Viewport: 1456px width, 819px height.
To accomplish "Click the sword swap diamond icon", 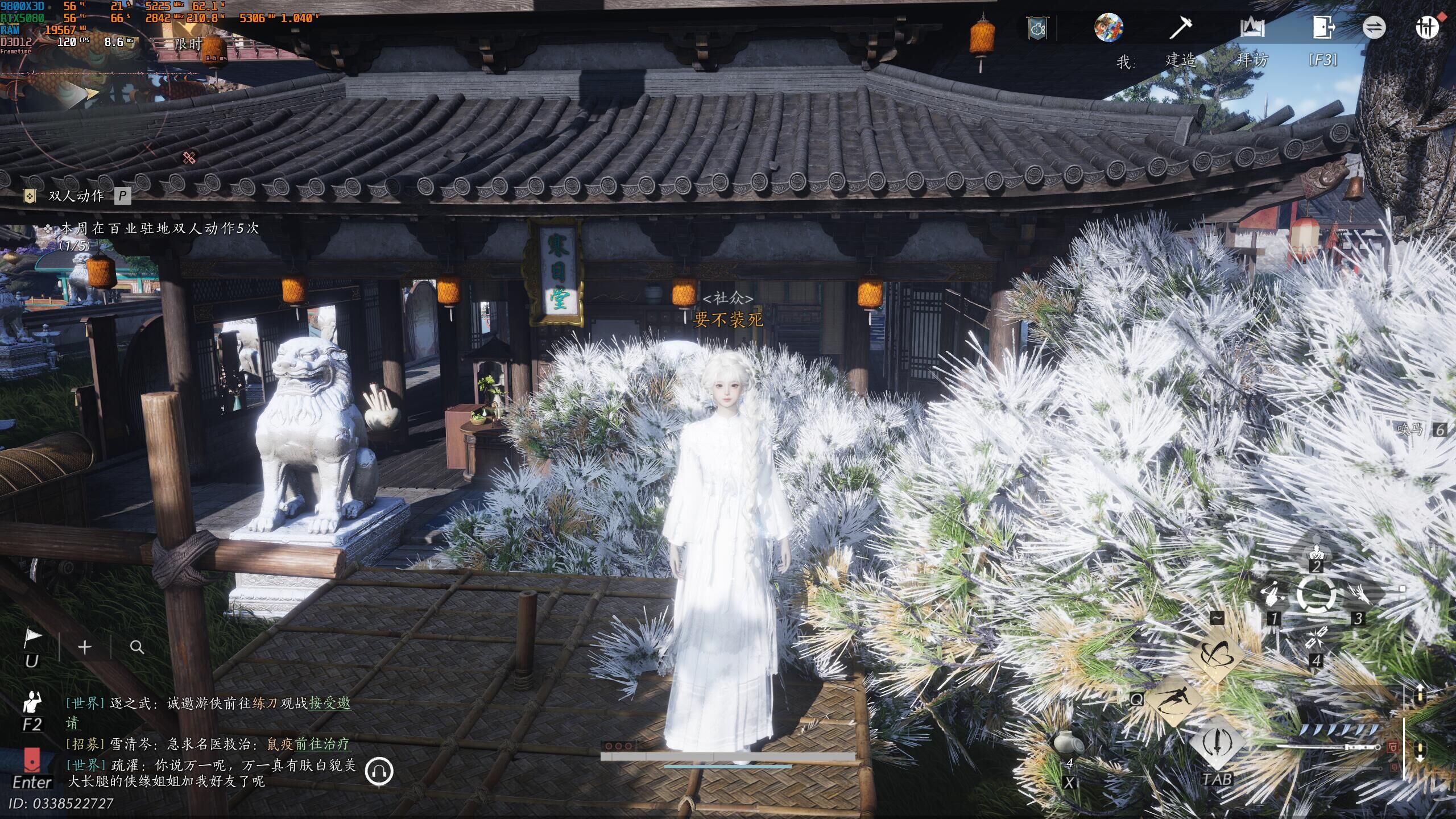I will pos(1217,742).
